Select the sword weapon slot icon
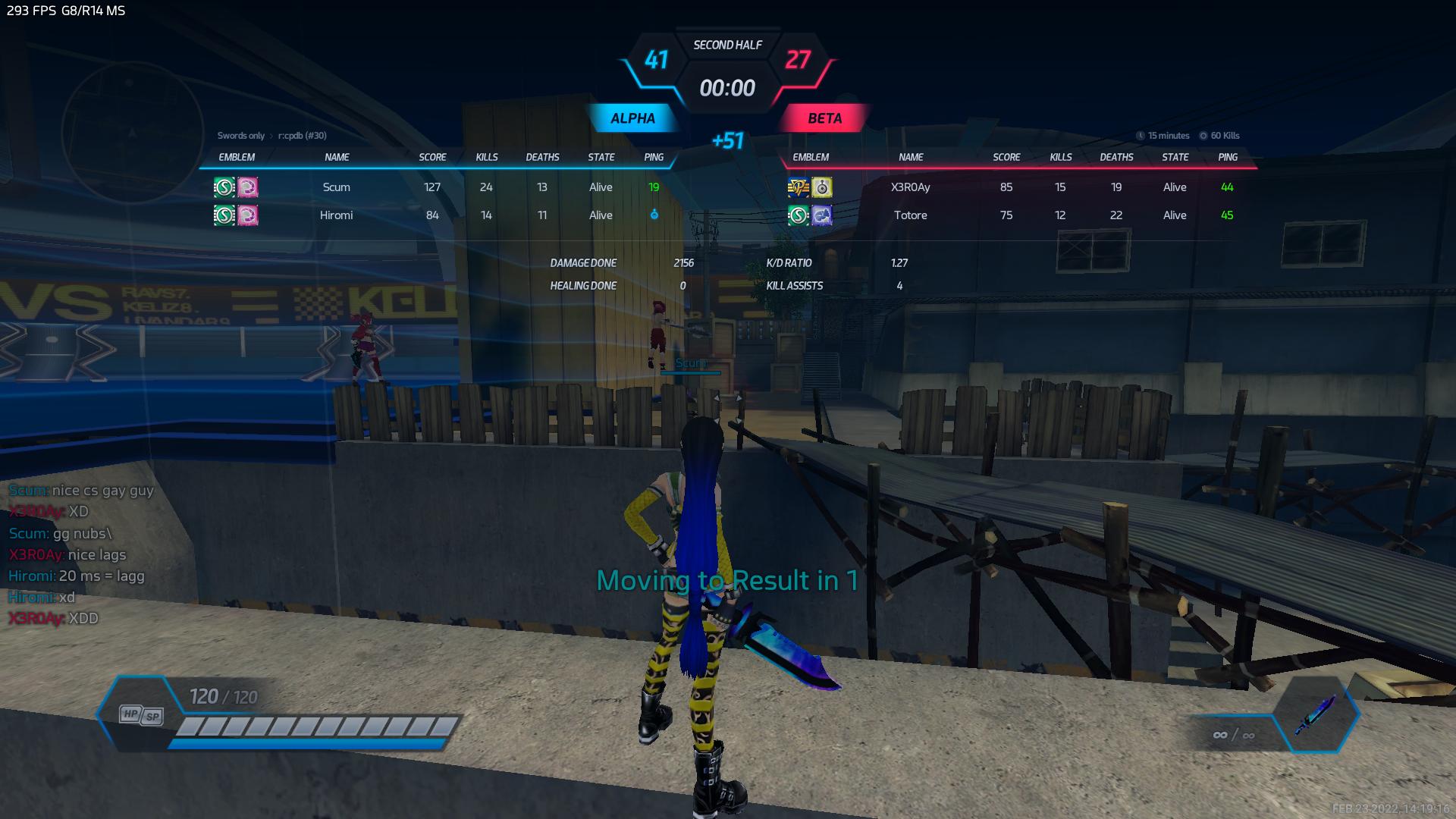The image size is (1456, 819). (x=1315, y=715)
